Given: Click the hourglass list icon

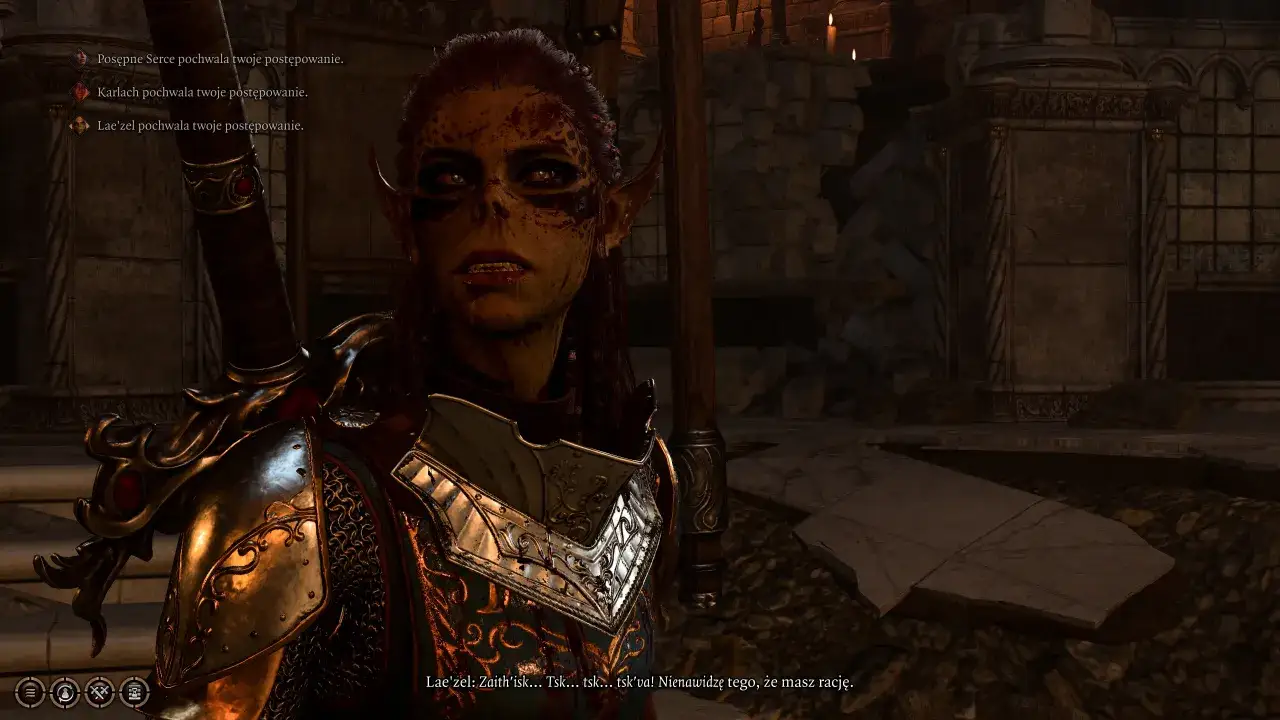Looking at the screenshot, I should (x=135, y=691).
